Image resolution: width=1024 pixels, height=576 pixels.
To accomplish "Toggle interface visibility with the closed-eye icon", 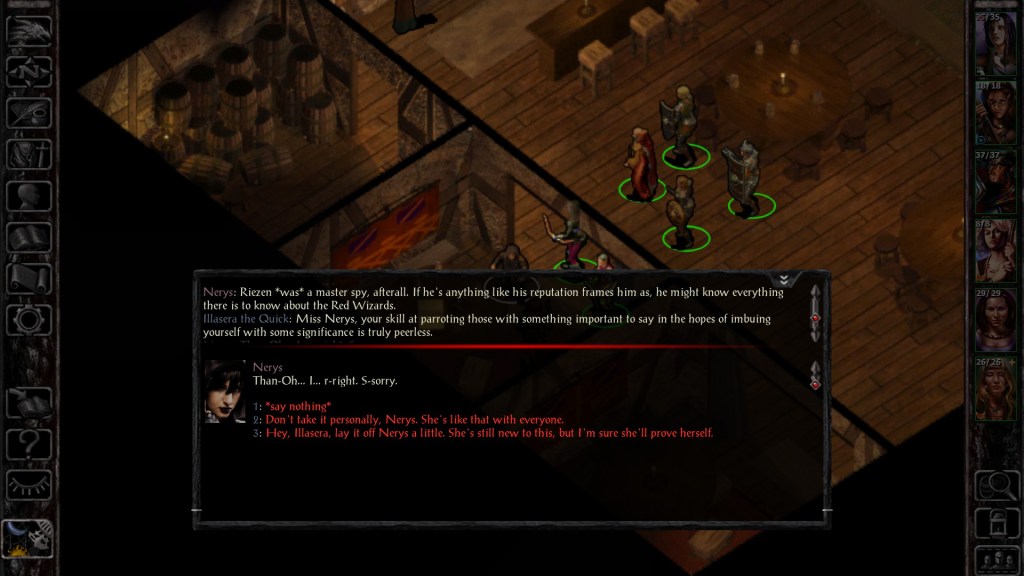I will [x=29, y=485].
